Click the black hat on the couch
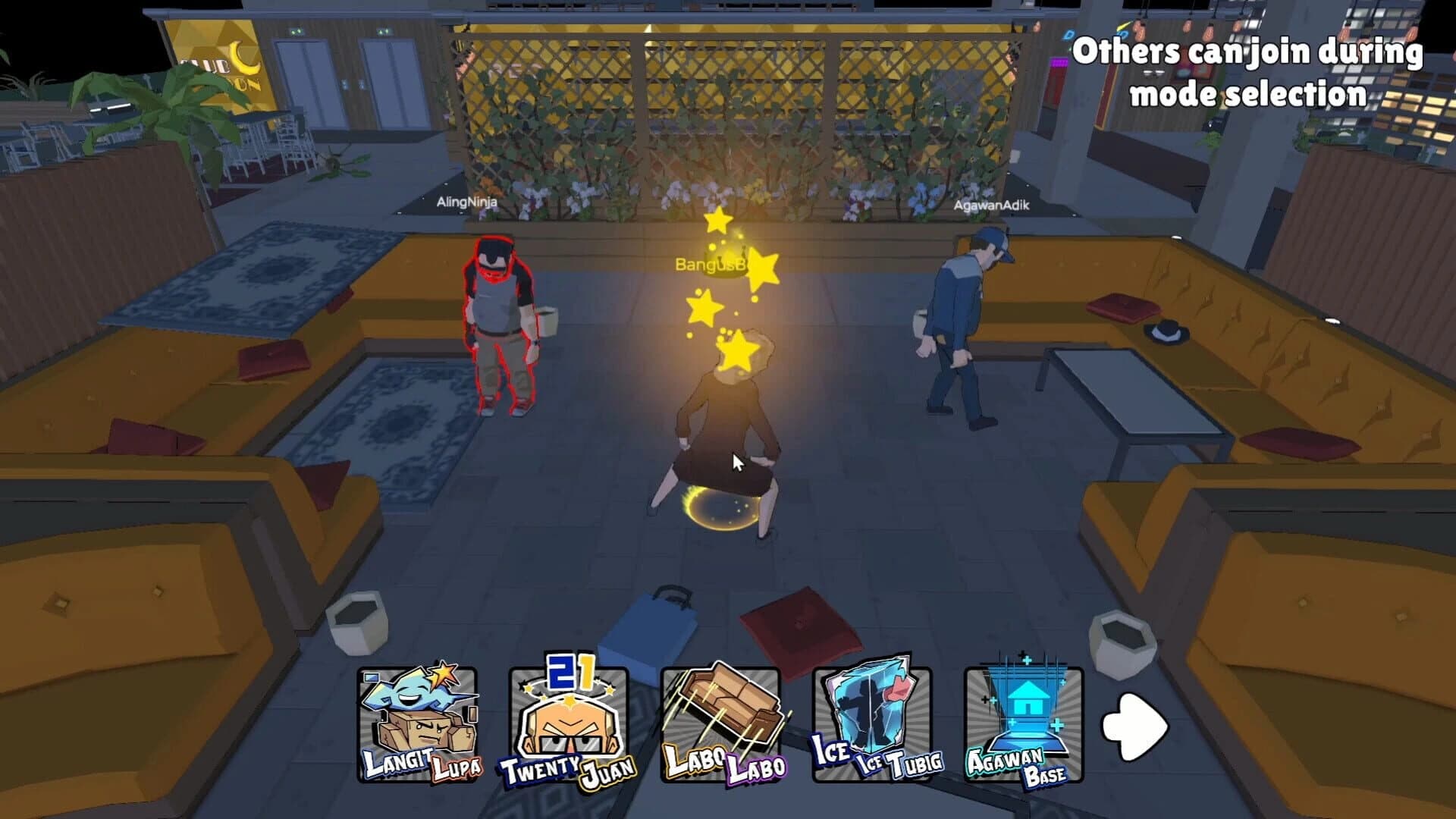This screenshot has height=819, width=1456. point(1168,332)
